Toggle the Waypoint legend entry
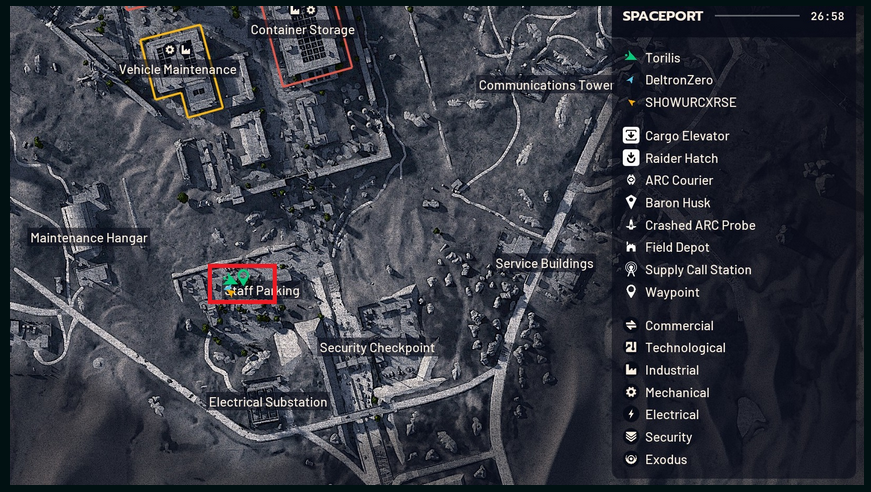 coord(672,292)
